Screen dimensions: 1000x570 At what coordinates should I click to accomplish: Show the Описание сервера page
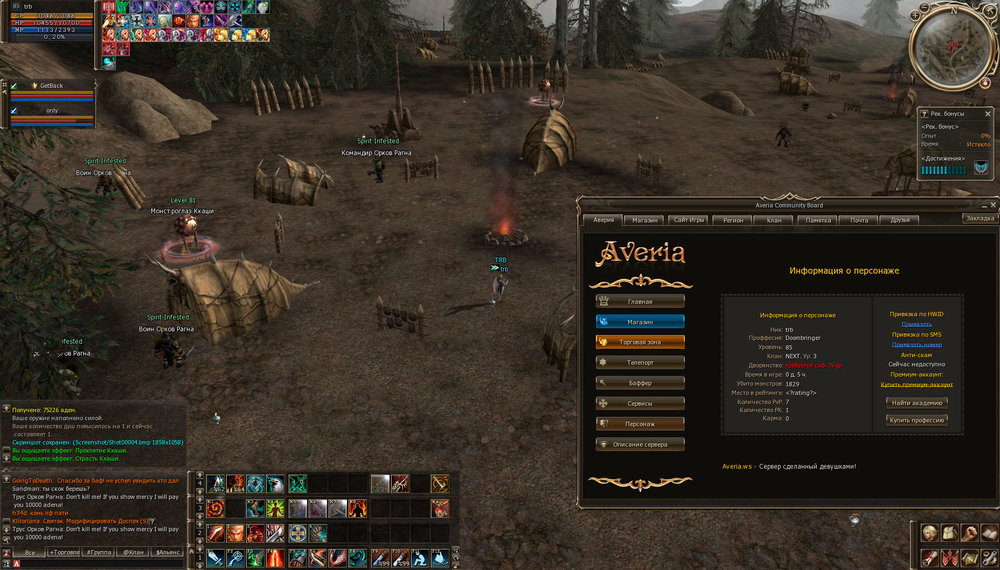(x=641, y=444)
